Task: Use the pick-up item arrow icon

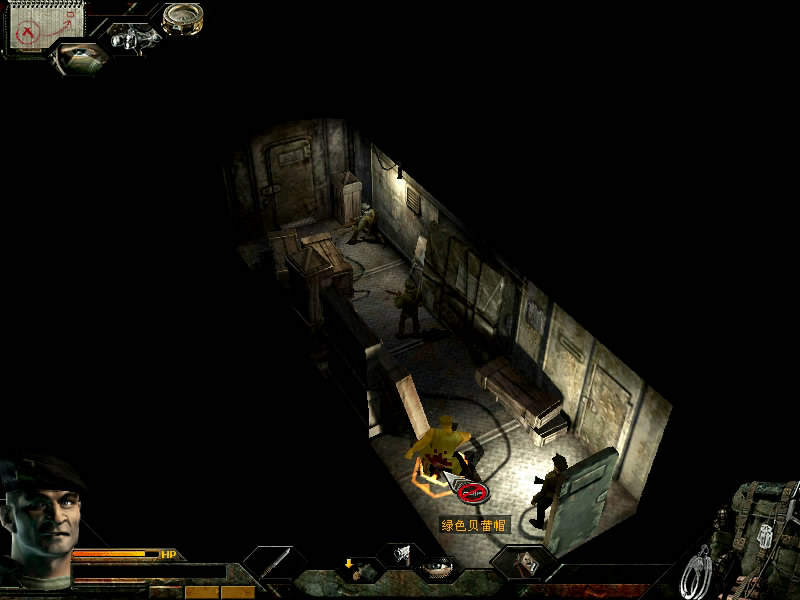Action: [357, 568]
